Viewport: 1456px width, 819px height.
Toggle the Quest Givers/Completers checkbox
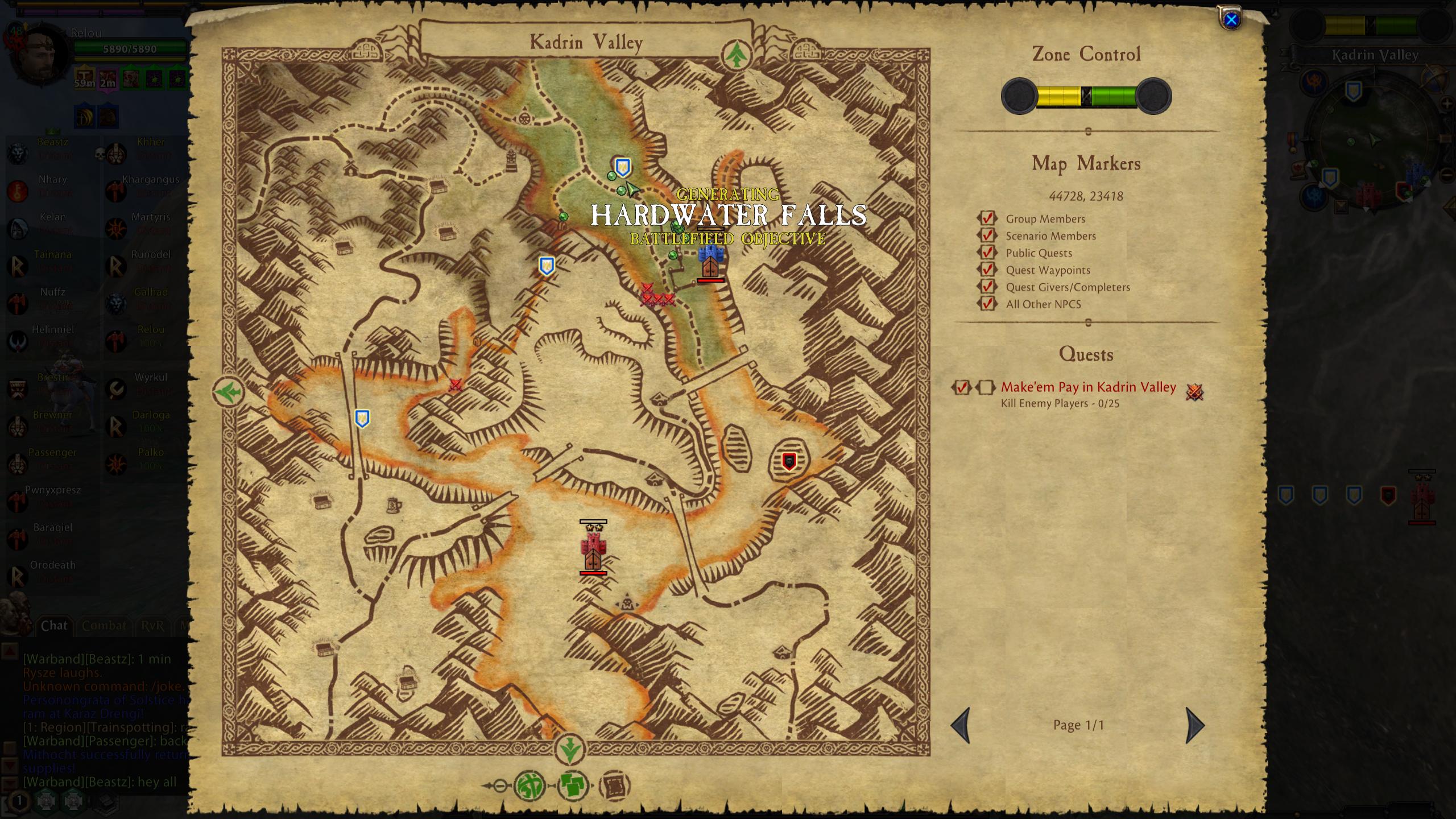point(987,287)
